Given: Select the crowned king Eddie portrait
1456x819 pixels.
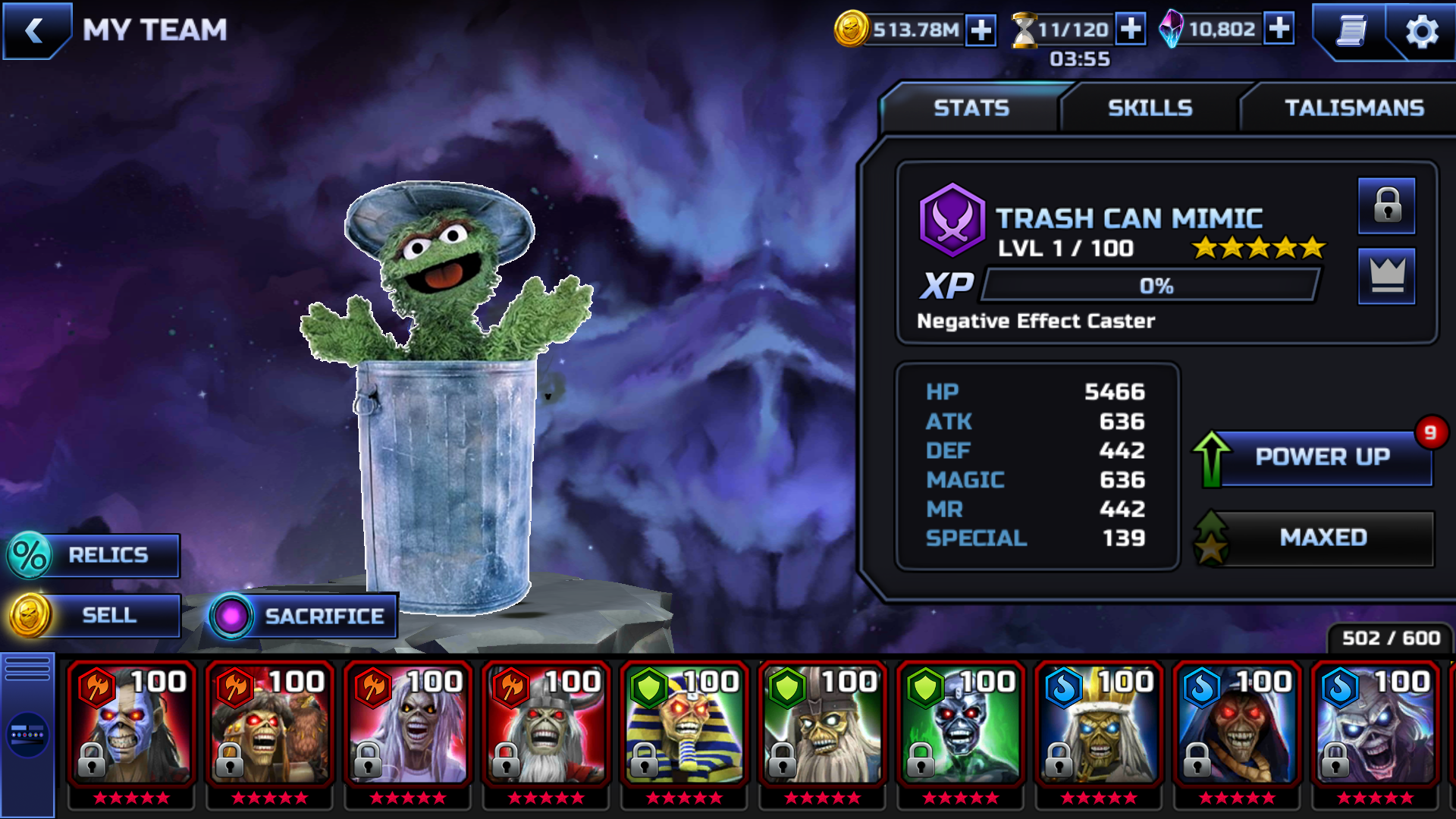Looking at the screenshot, I should coord(1098,724).
